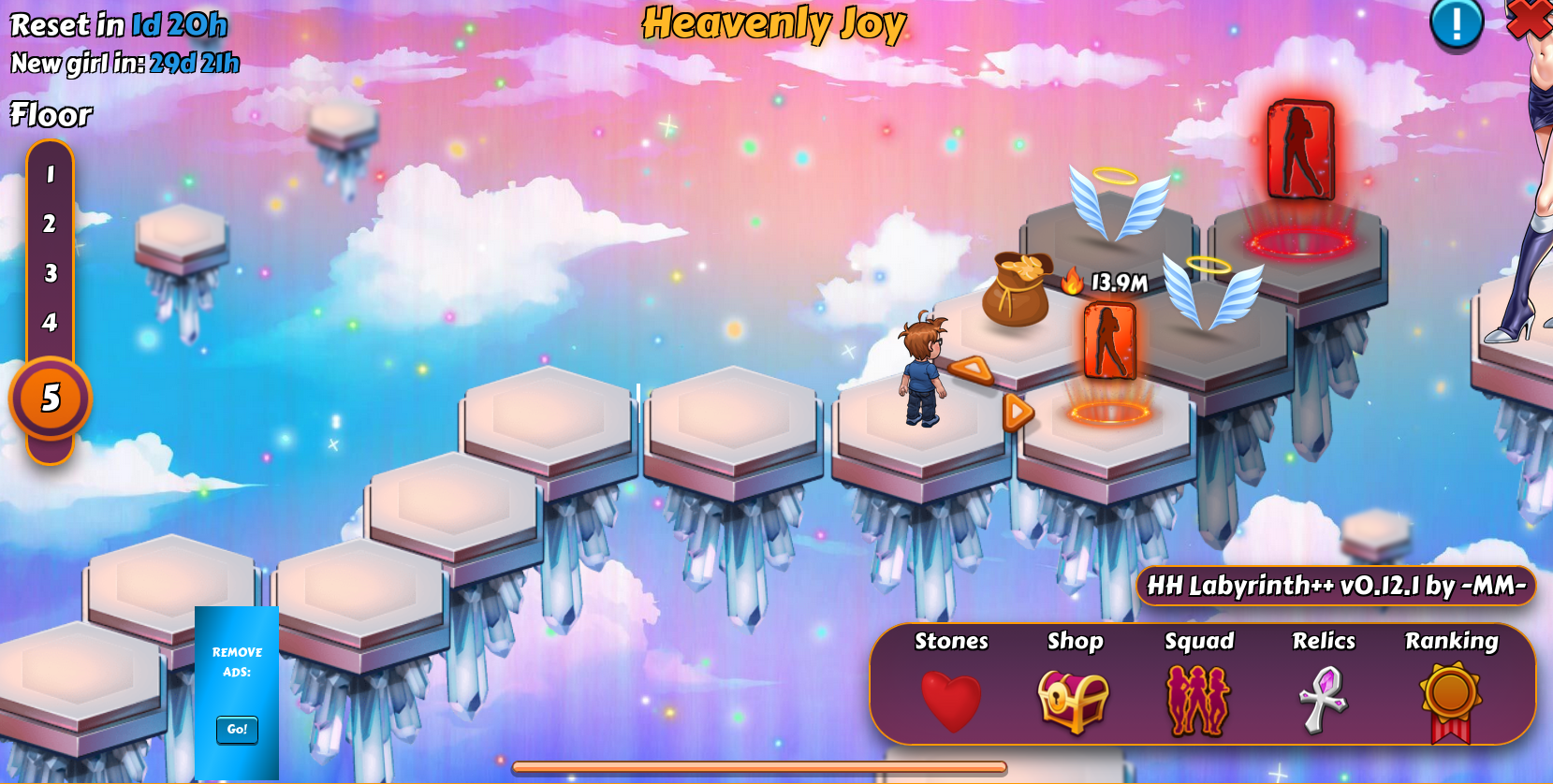
Task: Click Go! to remove ads
Action: pyautogui.click(x=237, y=730)
